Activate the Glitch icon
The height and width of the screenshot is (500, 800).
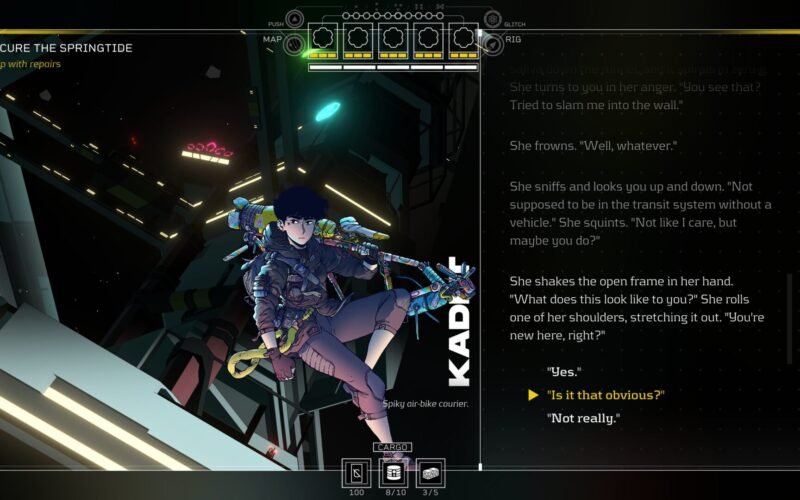[492, 20]
